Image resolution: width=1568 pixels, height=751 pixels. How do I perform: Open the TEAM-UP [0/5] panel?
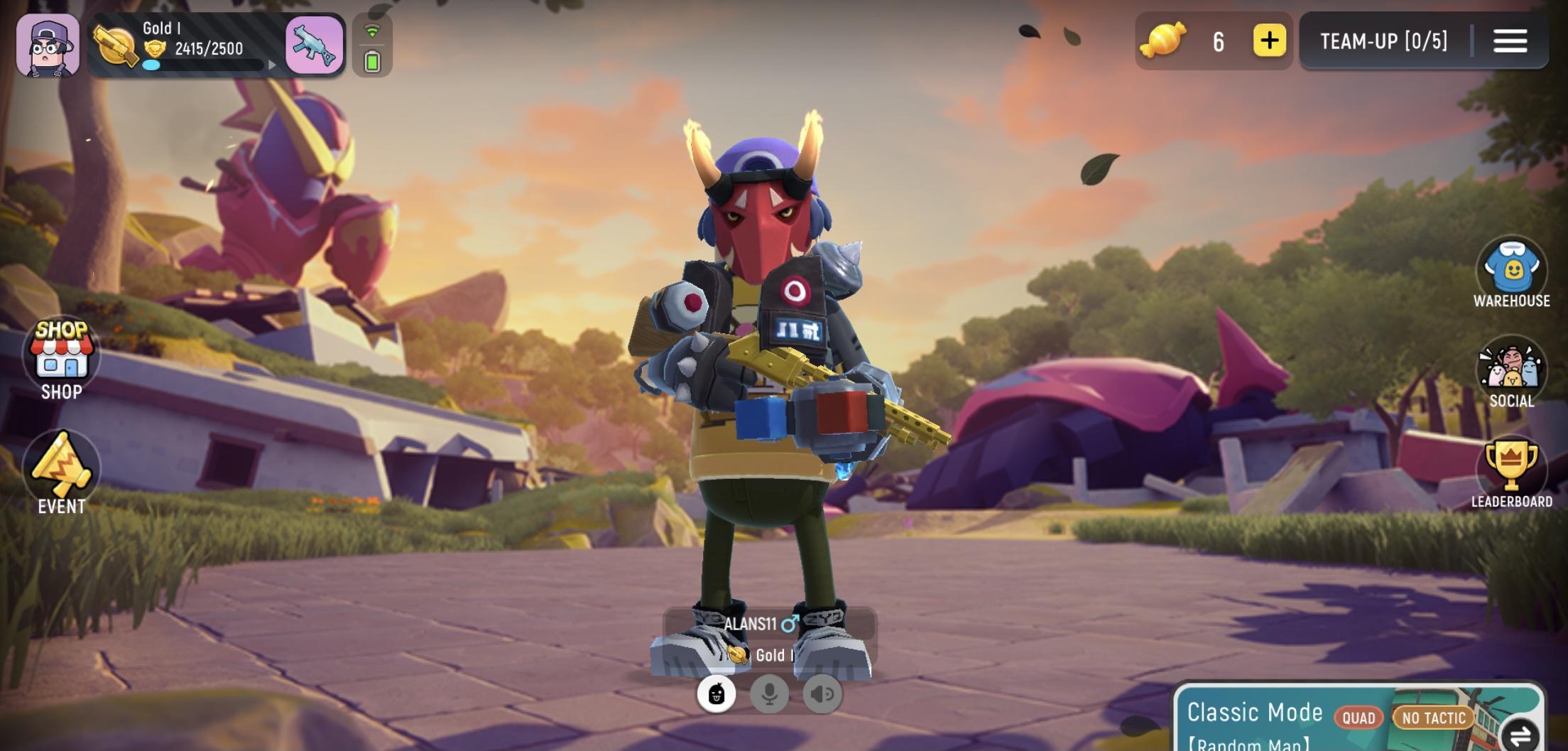1383,41
